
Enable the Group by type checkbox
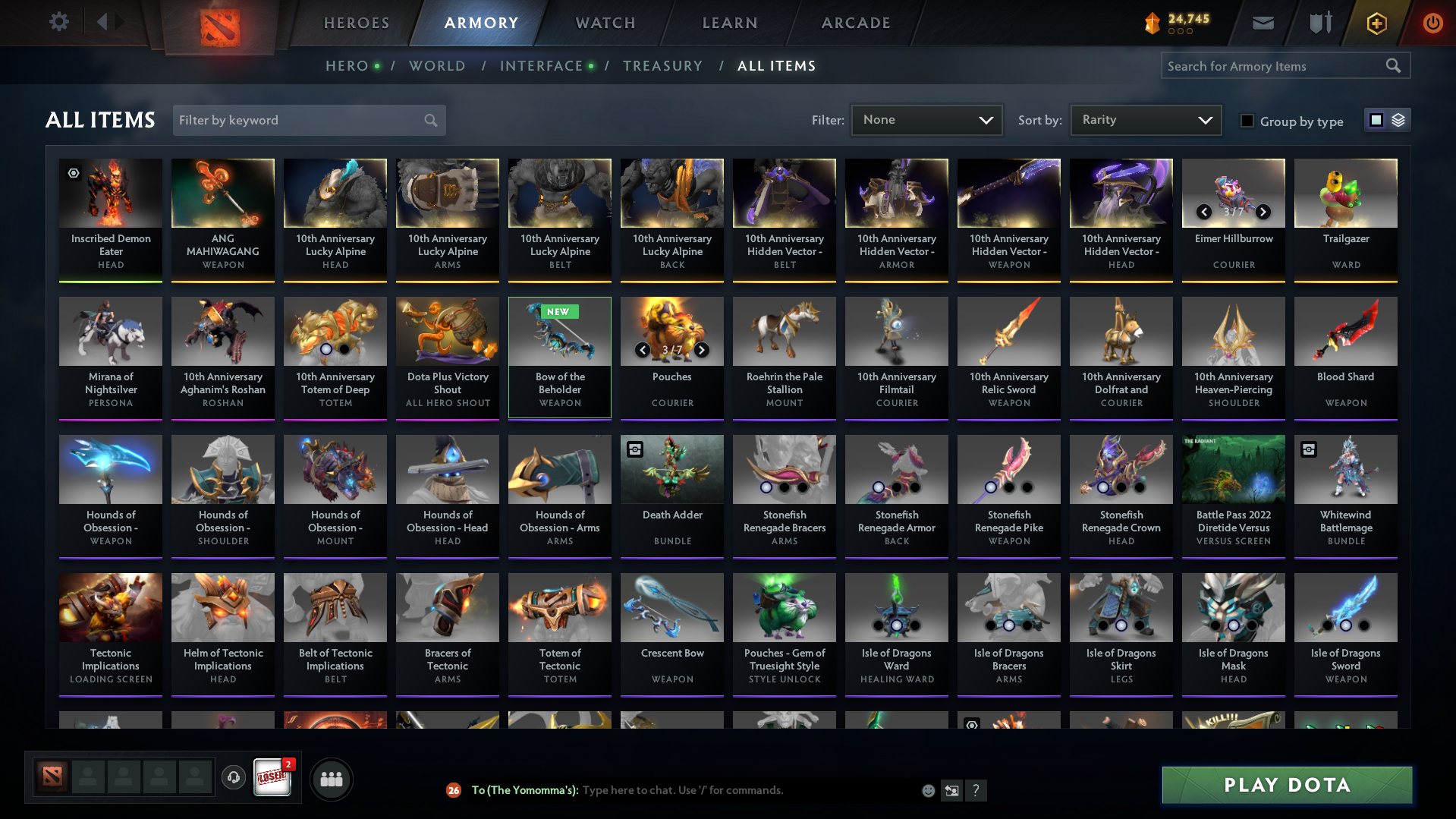pyautogui.click(x=1247, y=121)
